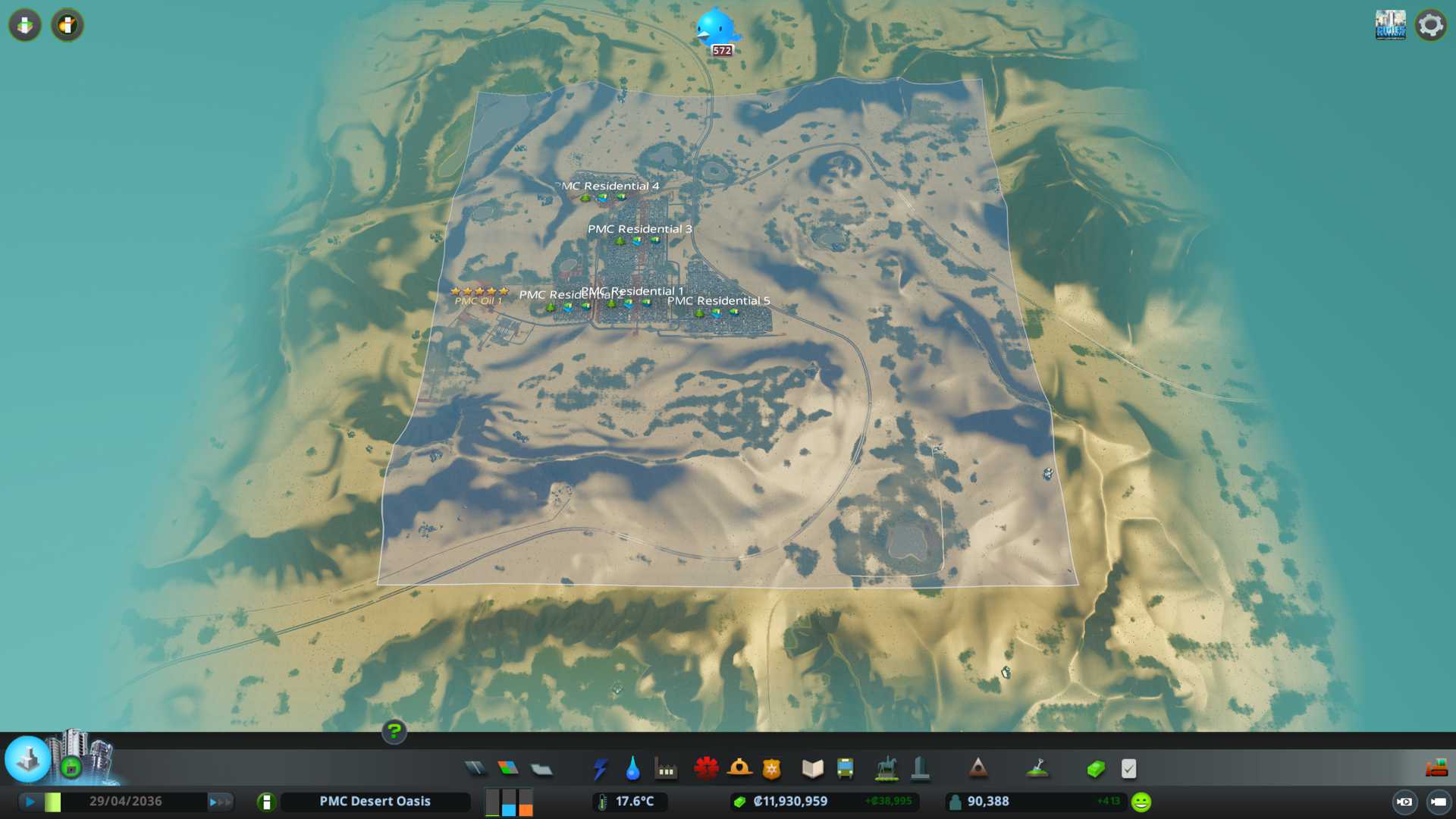
Task: Click the play/pause simulation button
Action: (30, 802)
